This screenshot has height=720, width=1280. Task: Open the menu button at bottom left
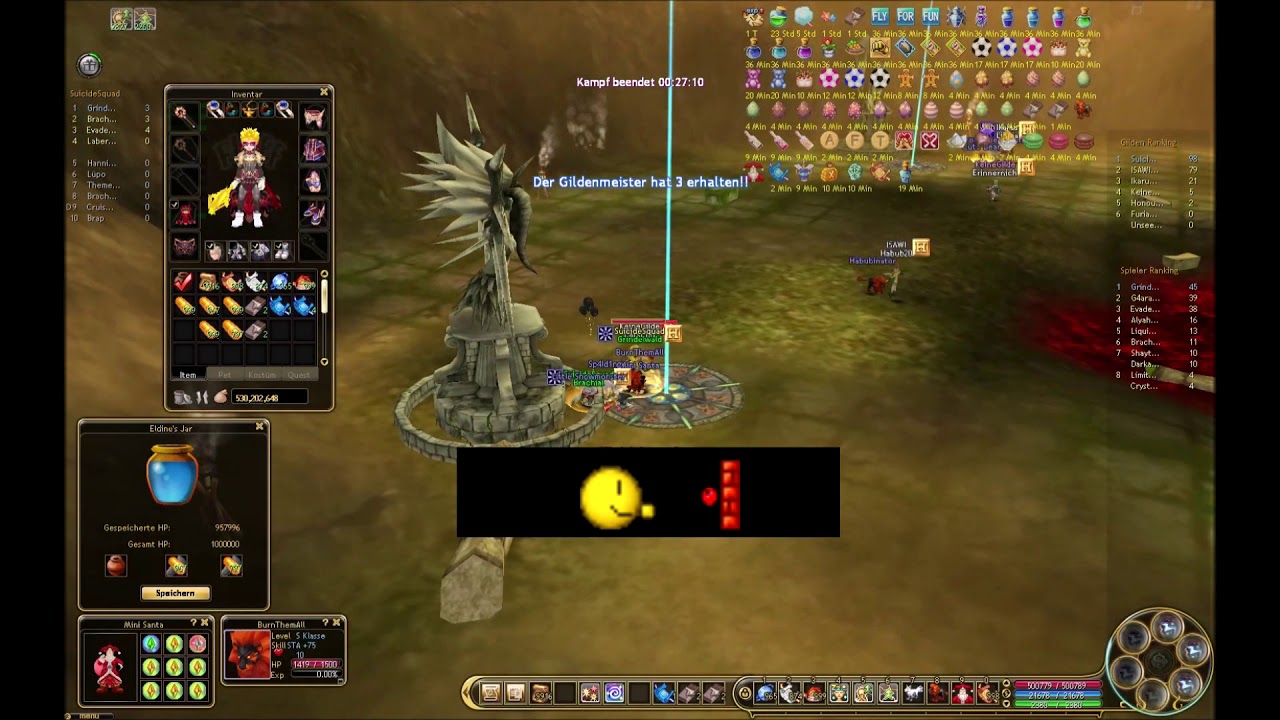[x=90, y=715]
